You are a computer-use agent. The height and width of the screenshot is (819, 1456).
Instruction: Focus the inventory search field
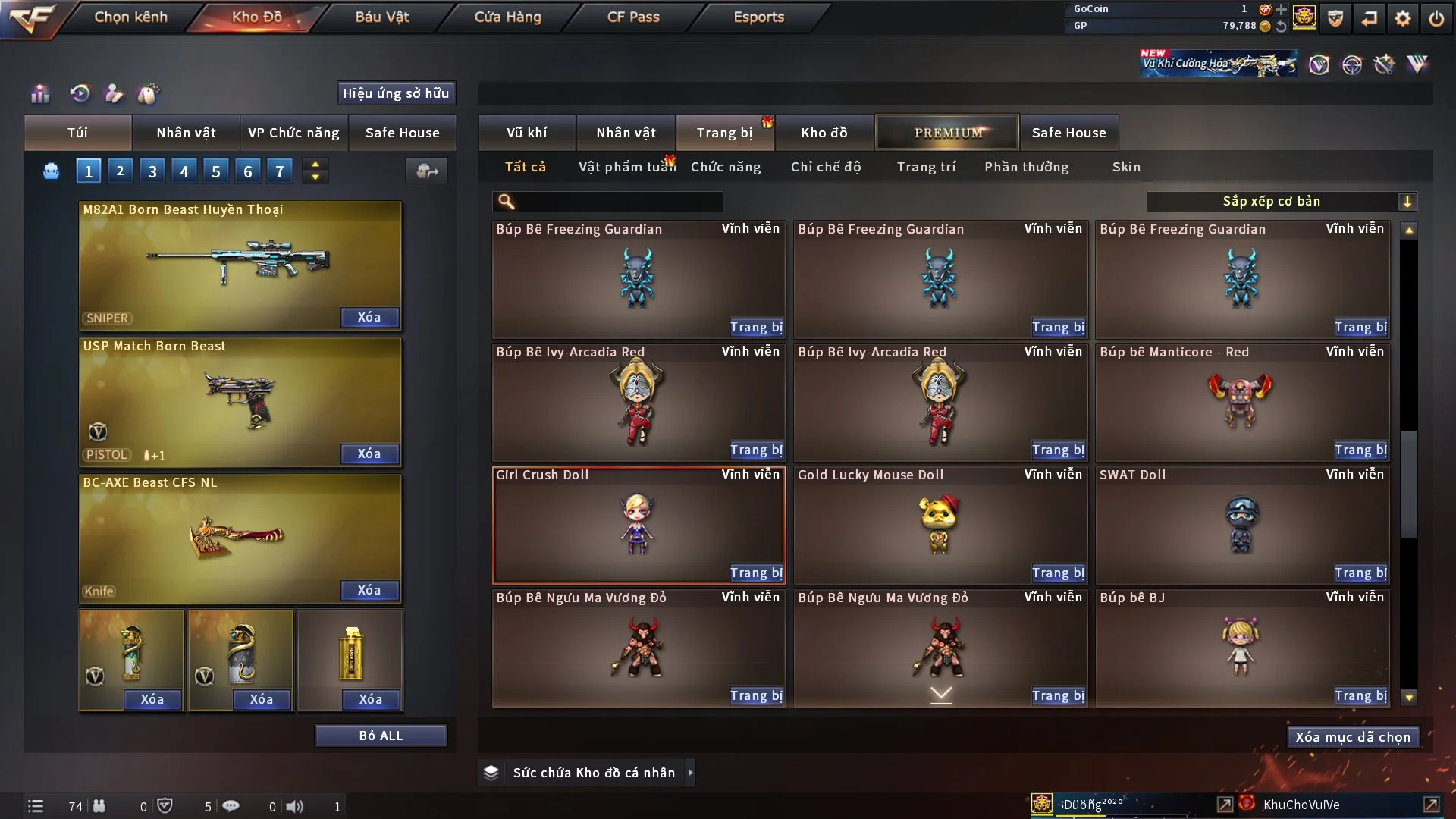click(618, 202)
